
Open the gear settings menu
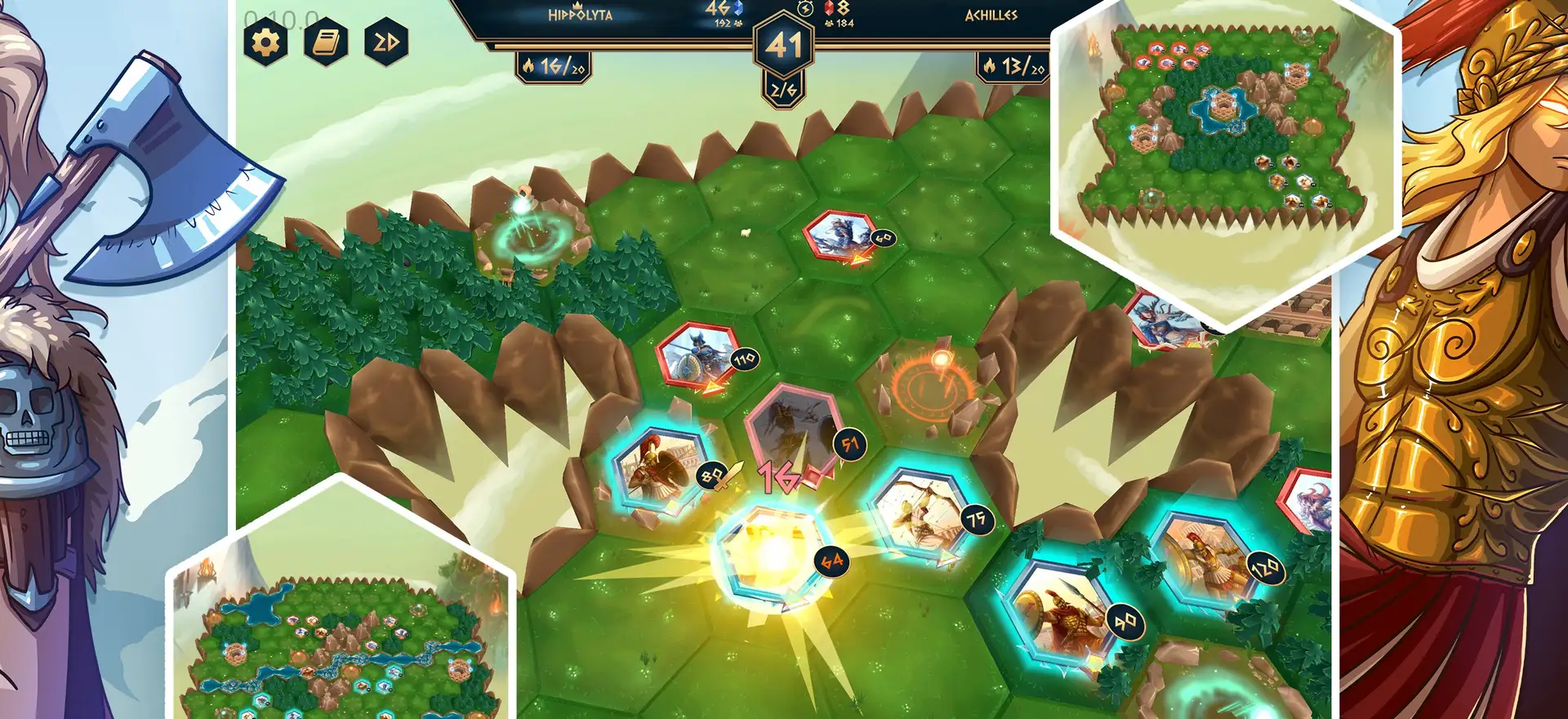265,42
